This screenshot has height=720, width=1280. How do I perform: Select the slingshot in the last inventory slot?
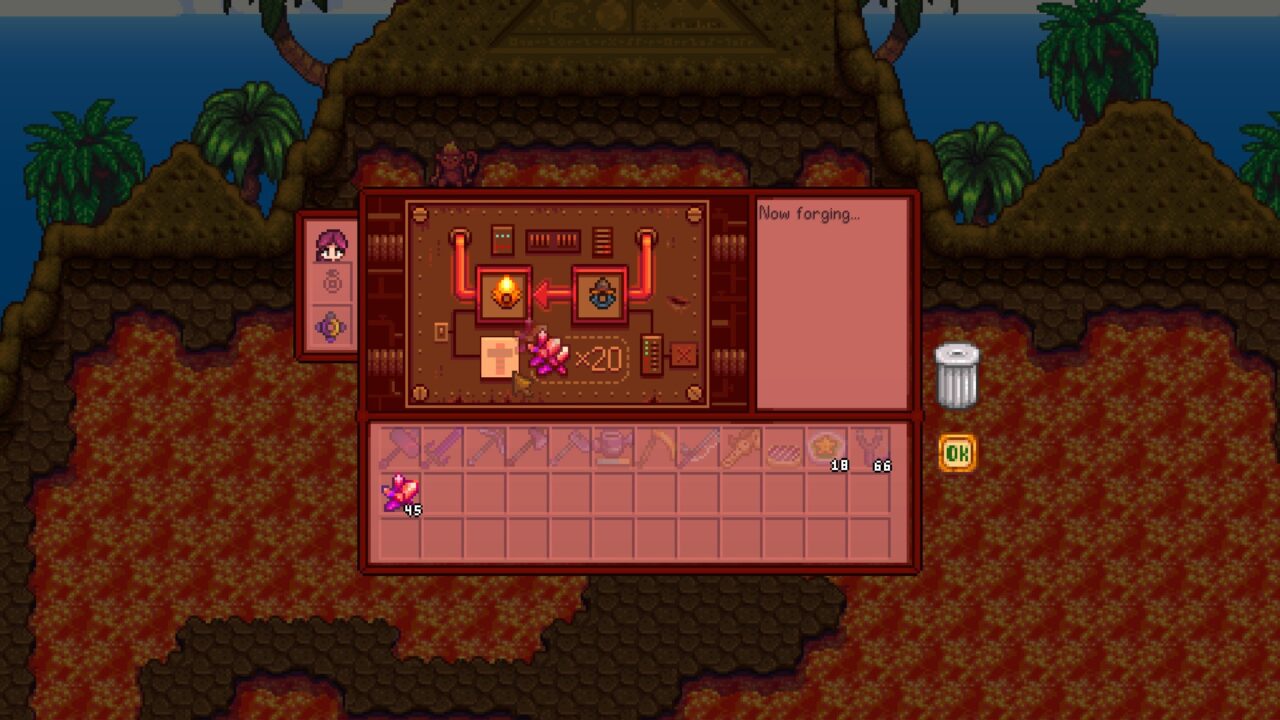click(869, 452)
